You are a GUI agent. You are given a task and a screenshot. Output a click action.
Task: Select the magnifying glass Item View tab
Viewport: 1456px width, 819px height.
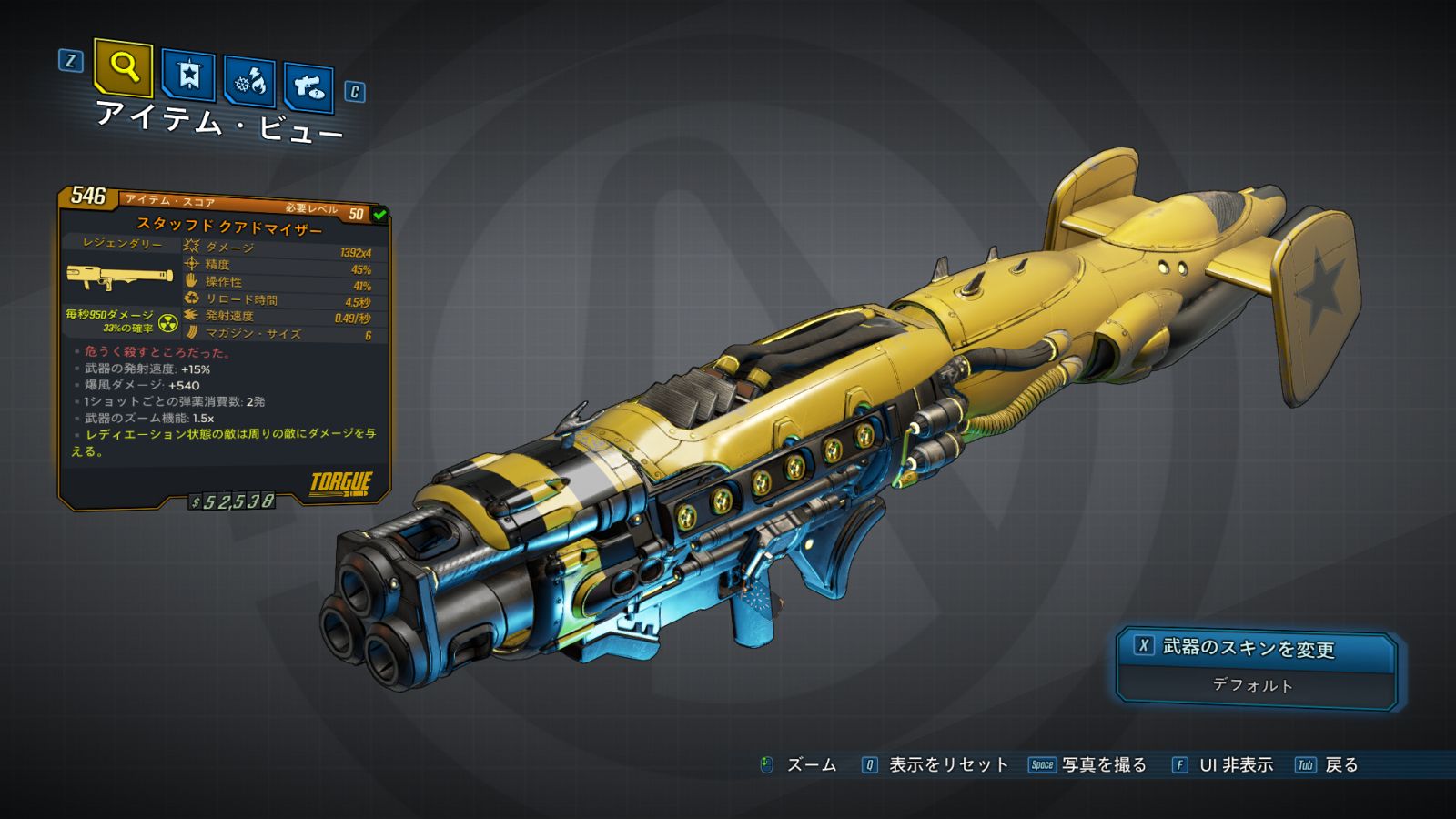coord(123,67)
